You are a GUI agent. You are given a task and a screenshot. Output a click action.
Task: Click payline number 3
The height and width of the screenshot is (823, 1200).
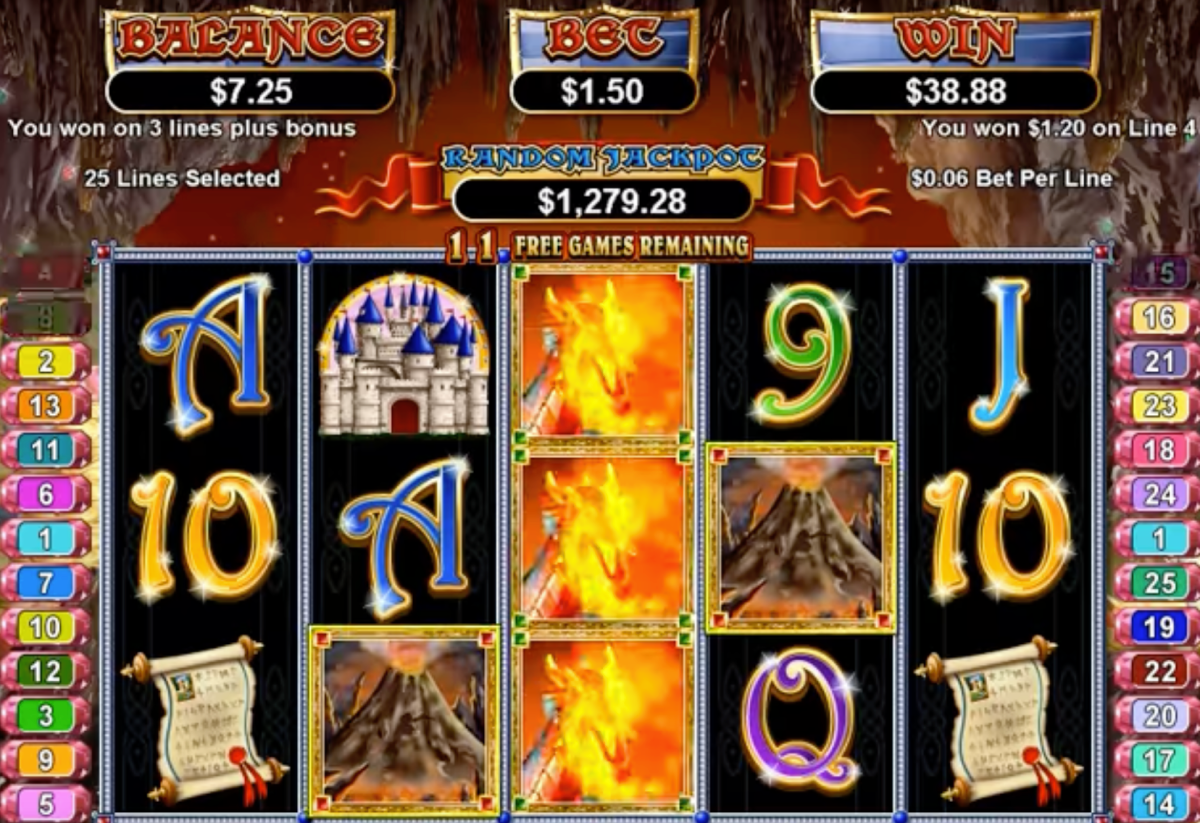[46, 715]
